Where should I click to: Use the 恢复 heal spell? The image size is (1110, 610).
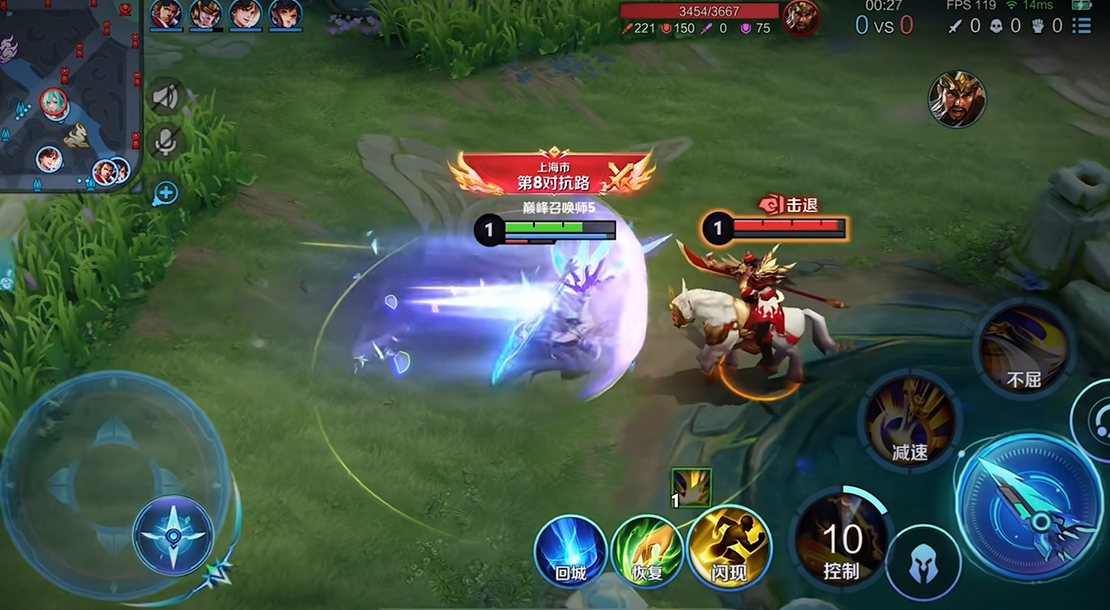tap(647, 550)
